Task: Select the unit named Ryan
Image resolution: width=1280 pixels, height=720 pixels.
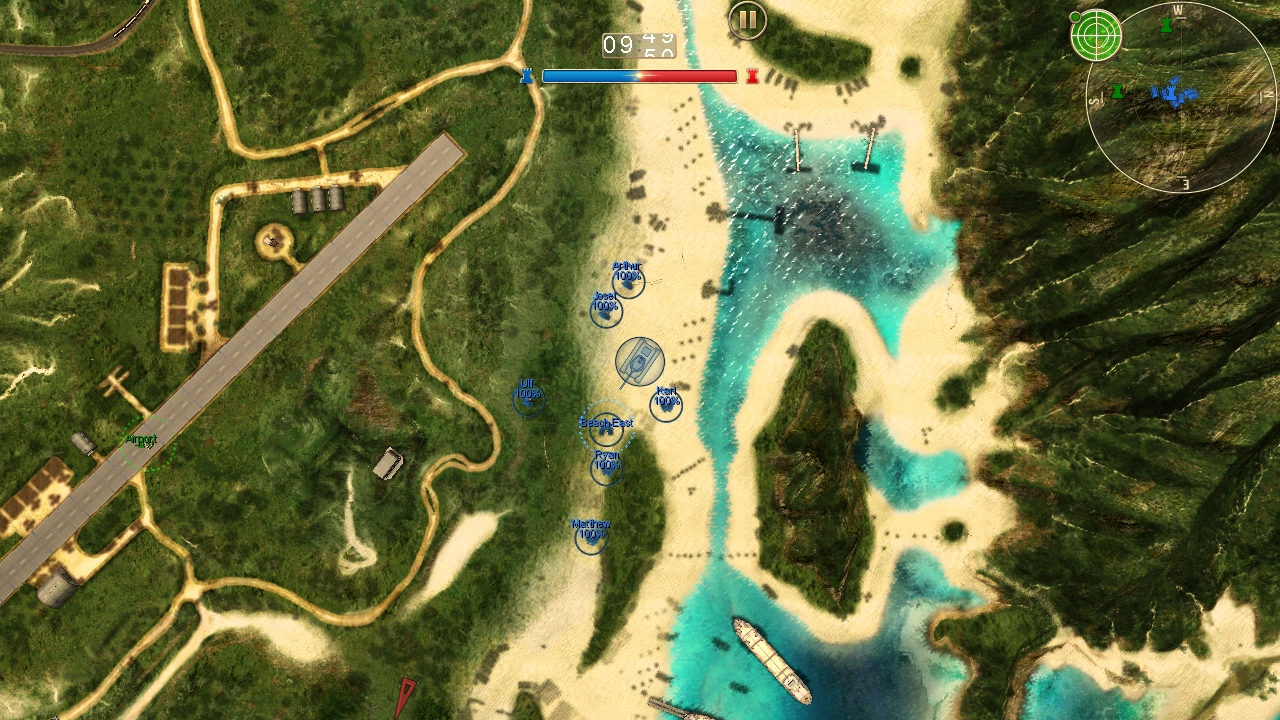Action: [607, 468]
